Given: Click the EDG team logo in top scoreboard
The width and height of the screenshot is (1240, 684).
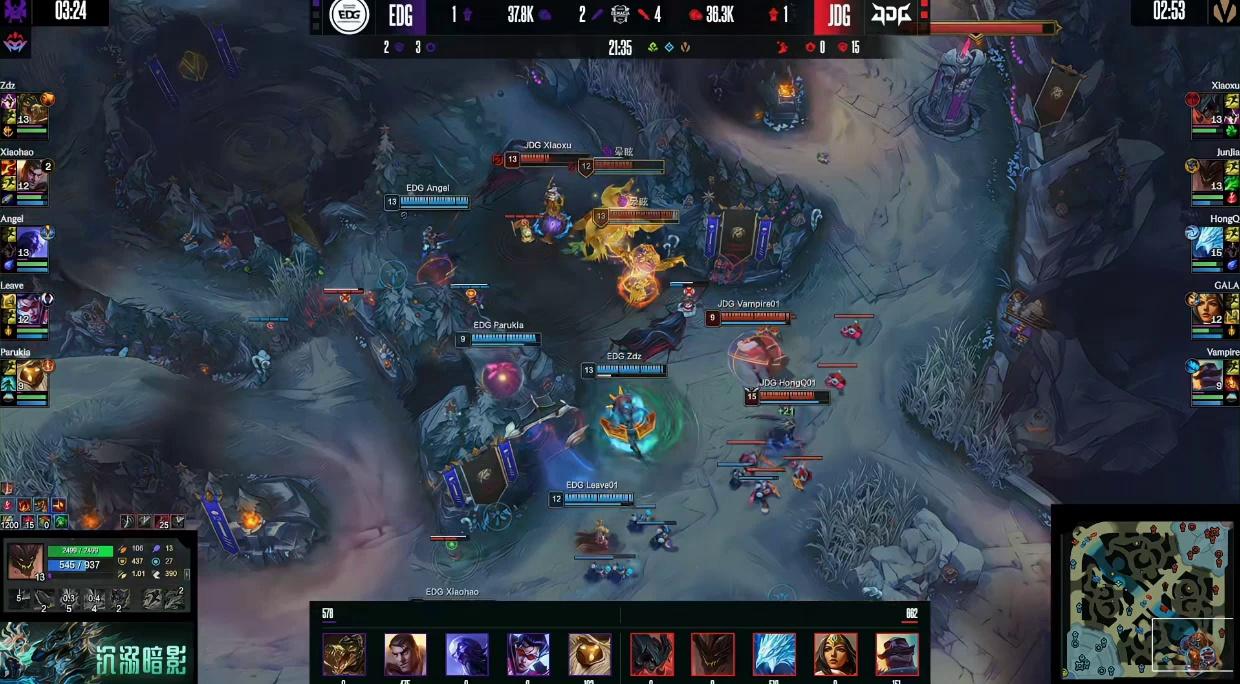Looking at the screenshot, I should pyautogui.click(x=350, y=15).
